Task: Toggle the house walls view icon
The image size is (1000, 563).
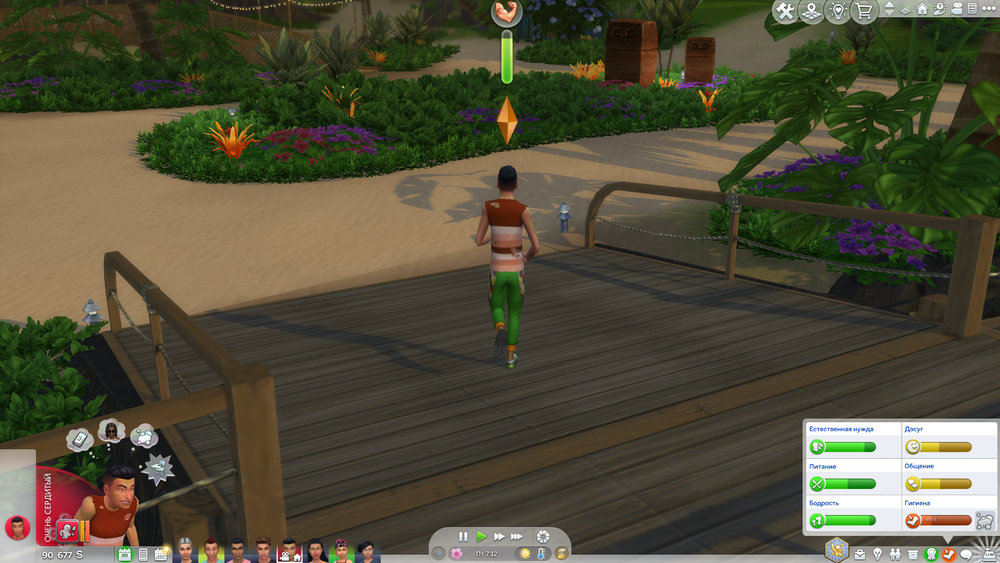Action: click(921, 10)
